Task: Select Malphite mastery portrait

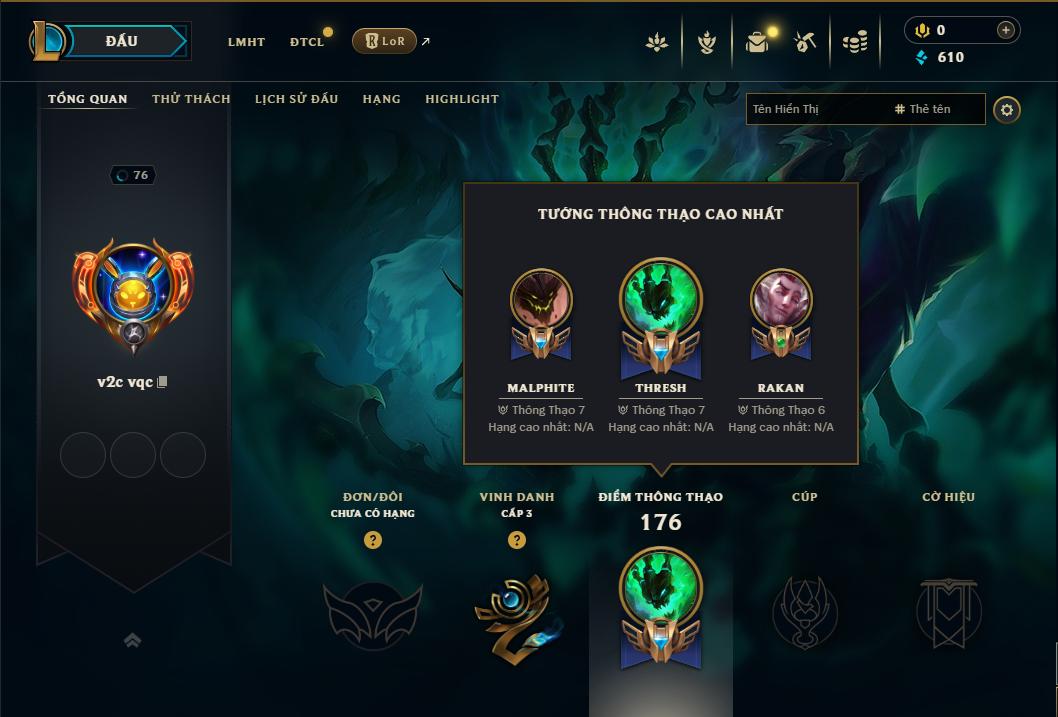Action: coord(541,300)
